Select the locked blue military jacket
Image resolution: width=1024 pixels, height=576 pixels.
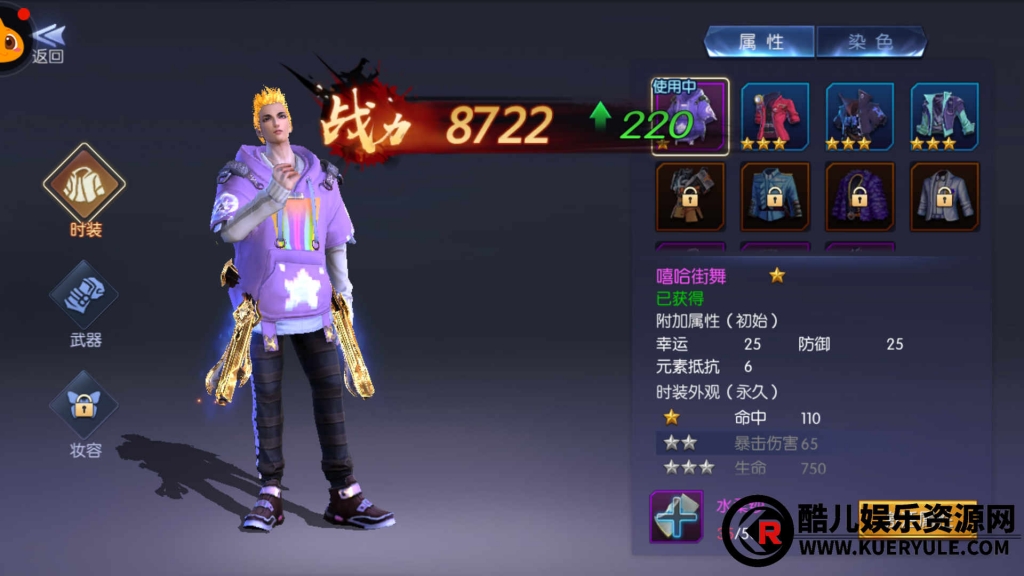pos(774,197)
